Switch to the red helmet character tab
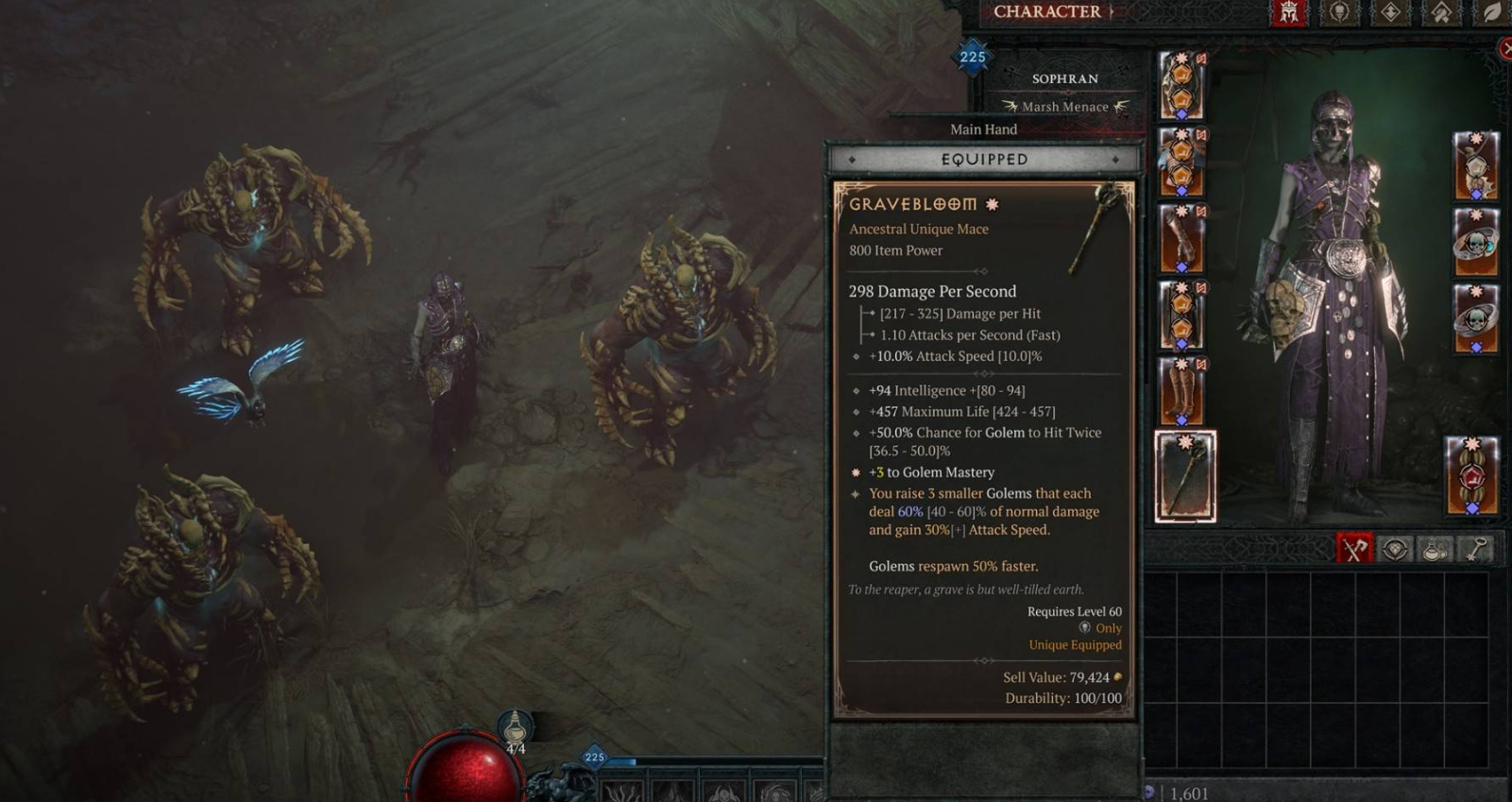Screen dimensions: 1512x802 [x=1289, y=12]
